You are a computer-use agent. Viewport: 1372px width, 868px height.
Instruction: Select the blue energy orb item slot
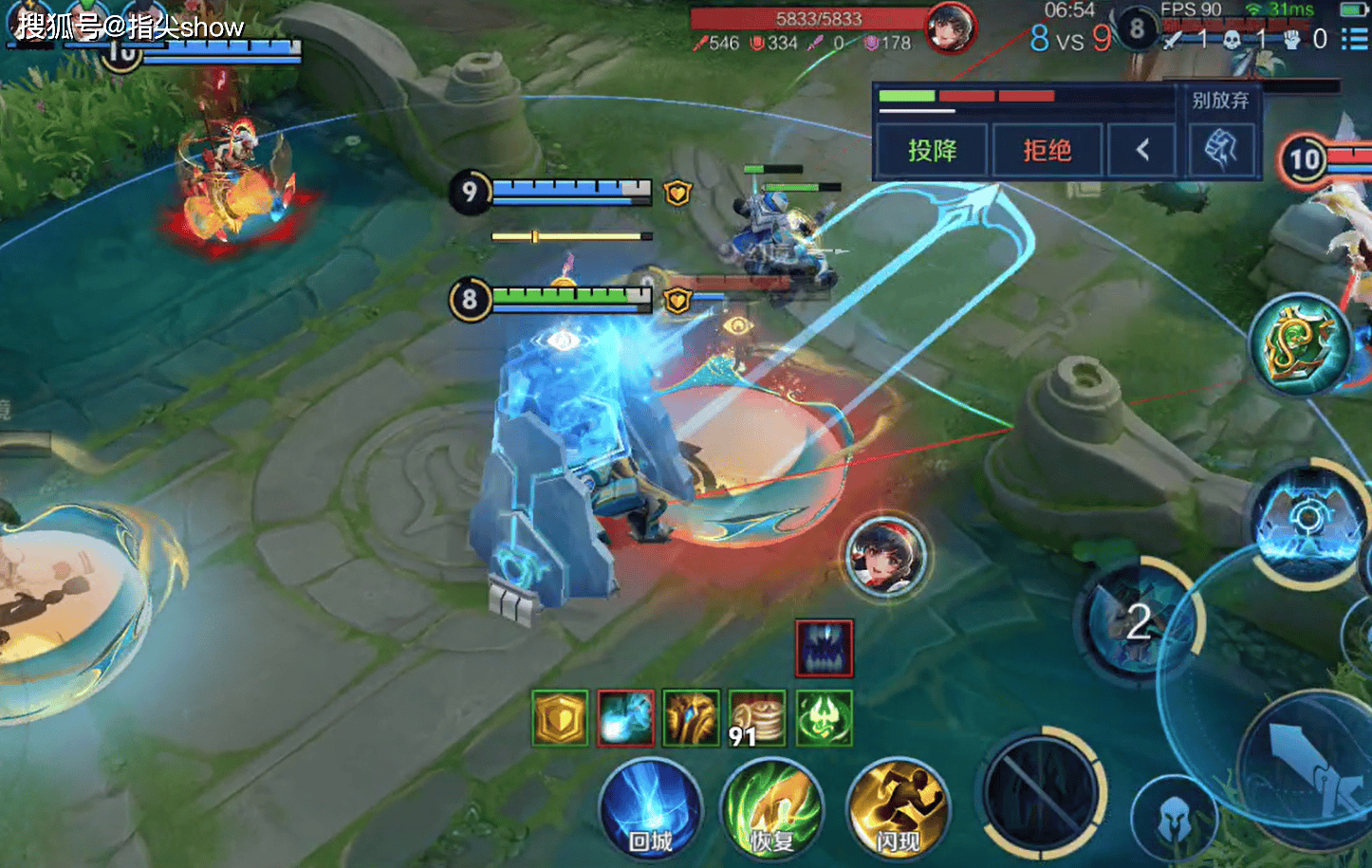625,718
